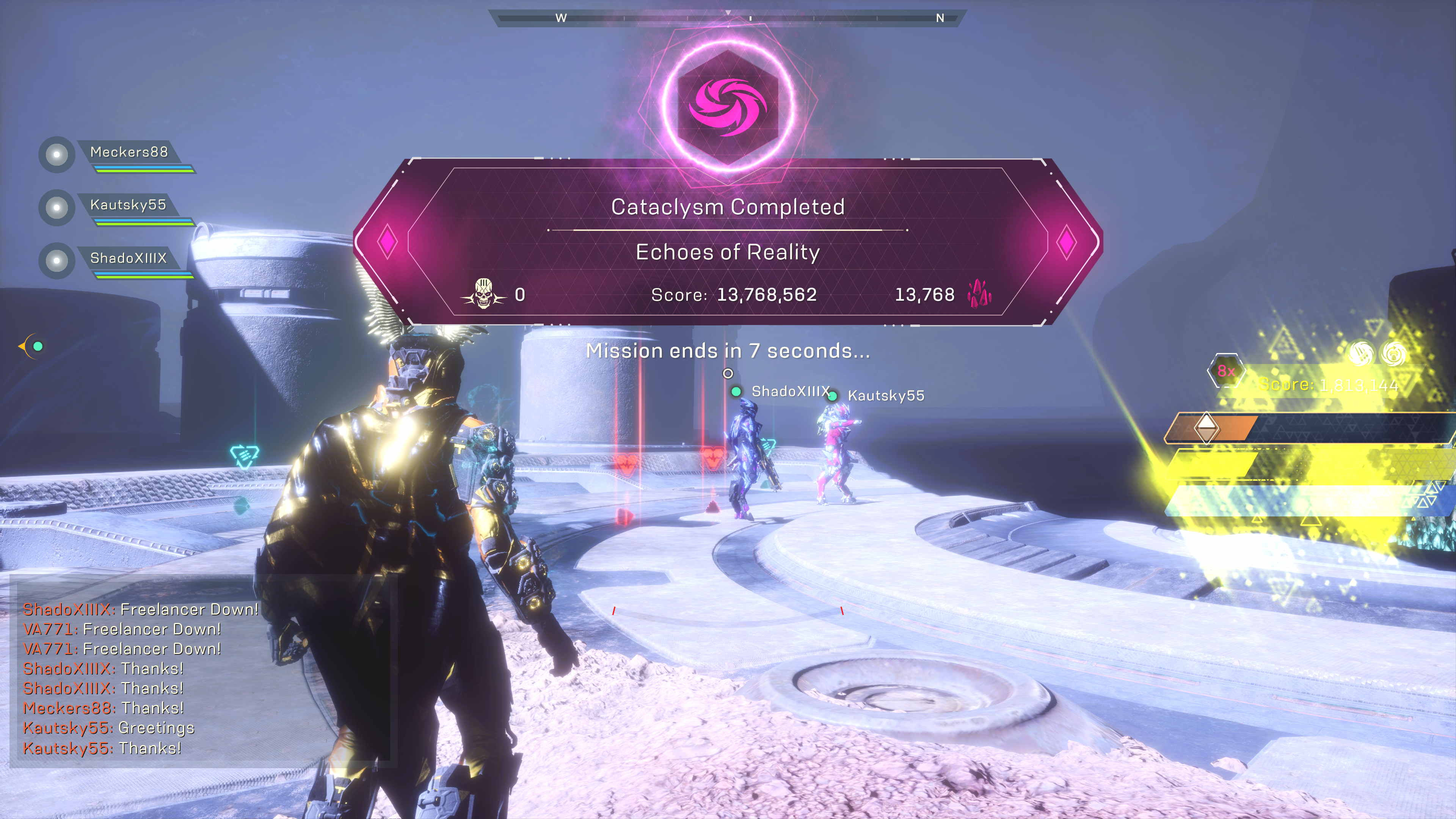Click the skull deaths counter icon
1456x819 pixels.
[484, 294]
